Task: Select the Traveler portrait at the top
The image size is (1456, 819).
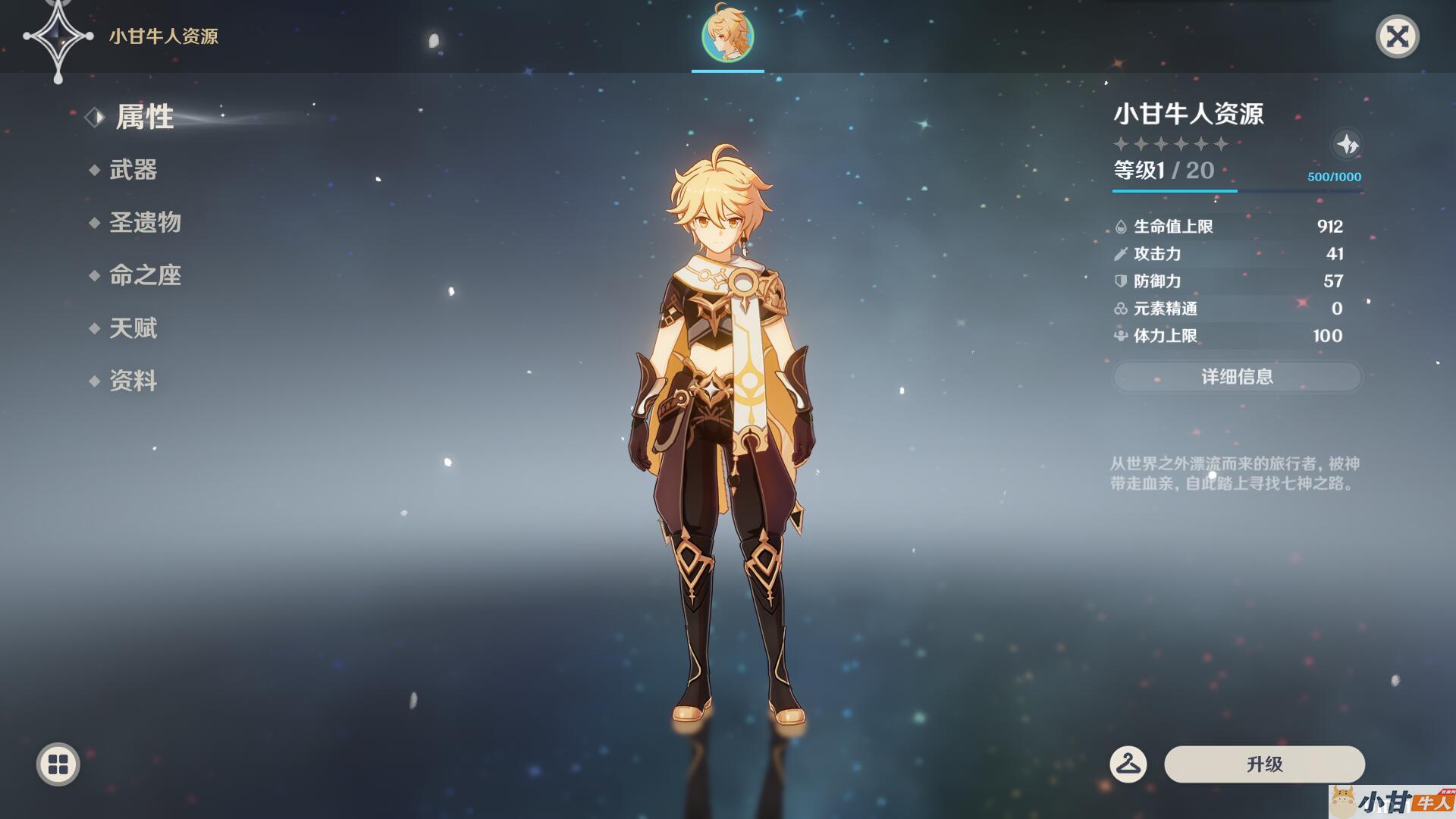Action: [x=727, y=36]
